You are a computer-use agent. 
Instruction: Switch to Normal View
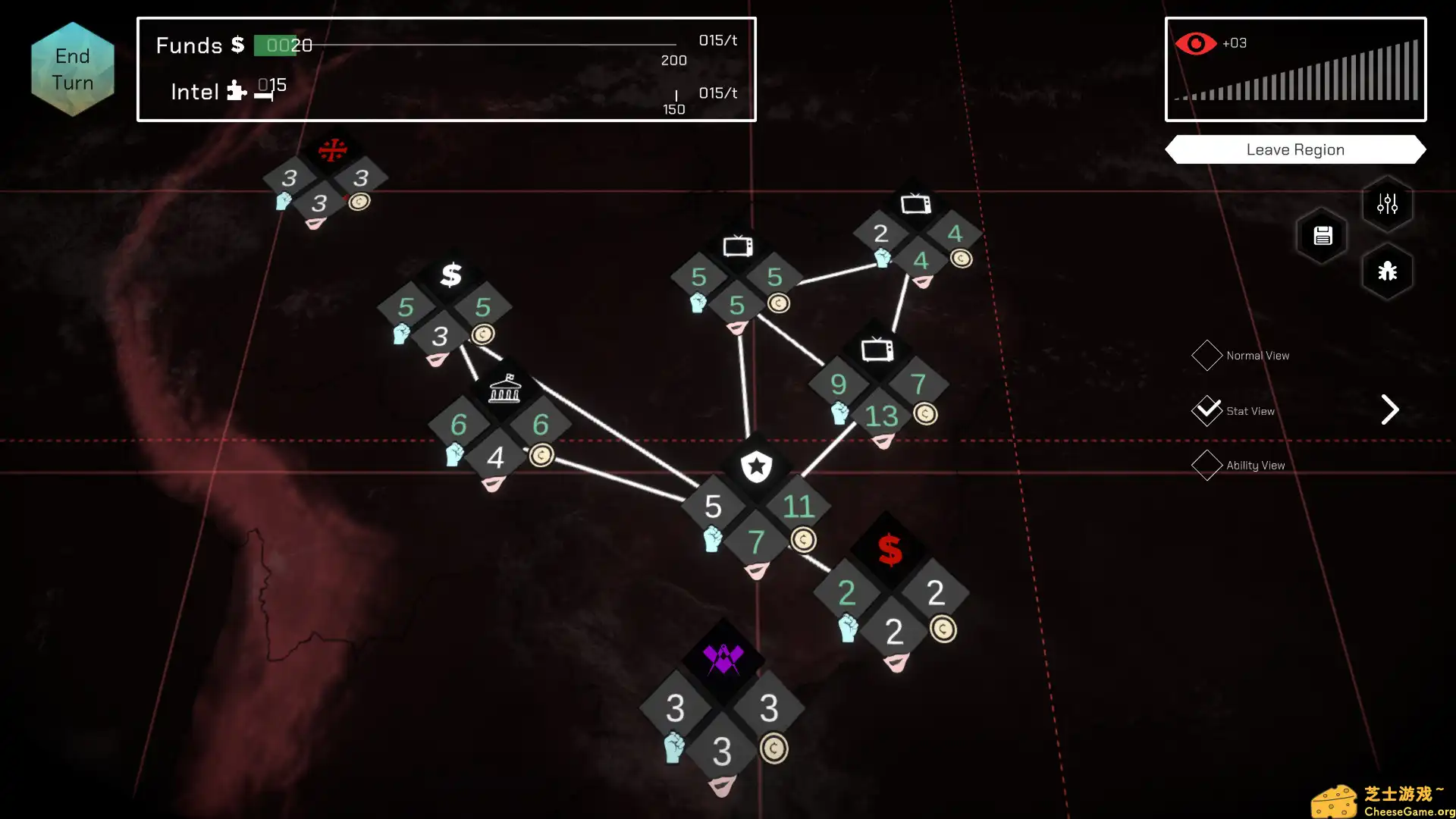[1207, 356]
